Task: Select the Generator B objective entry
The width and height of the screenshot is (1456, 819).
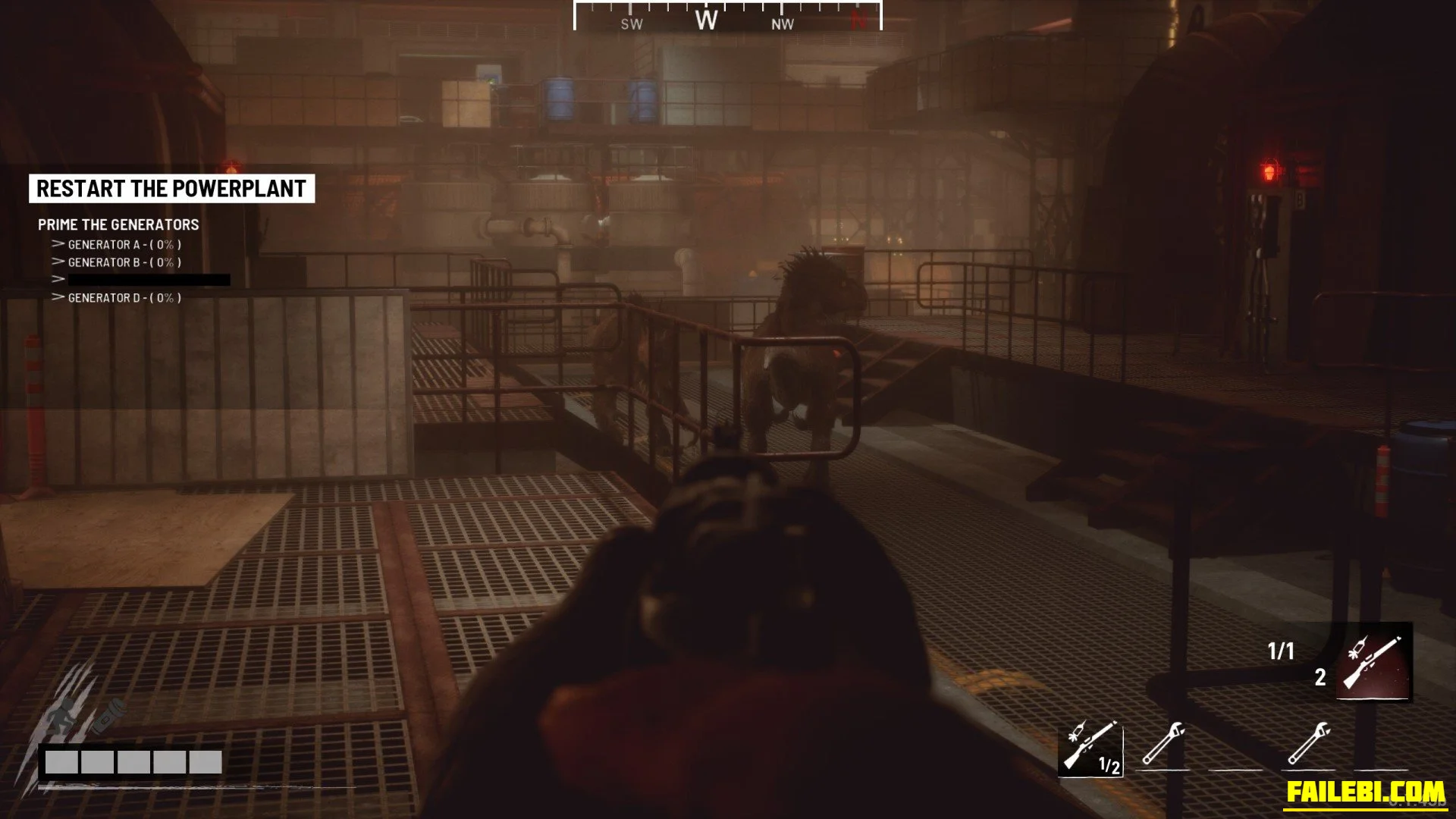Action: coord(124,262)
